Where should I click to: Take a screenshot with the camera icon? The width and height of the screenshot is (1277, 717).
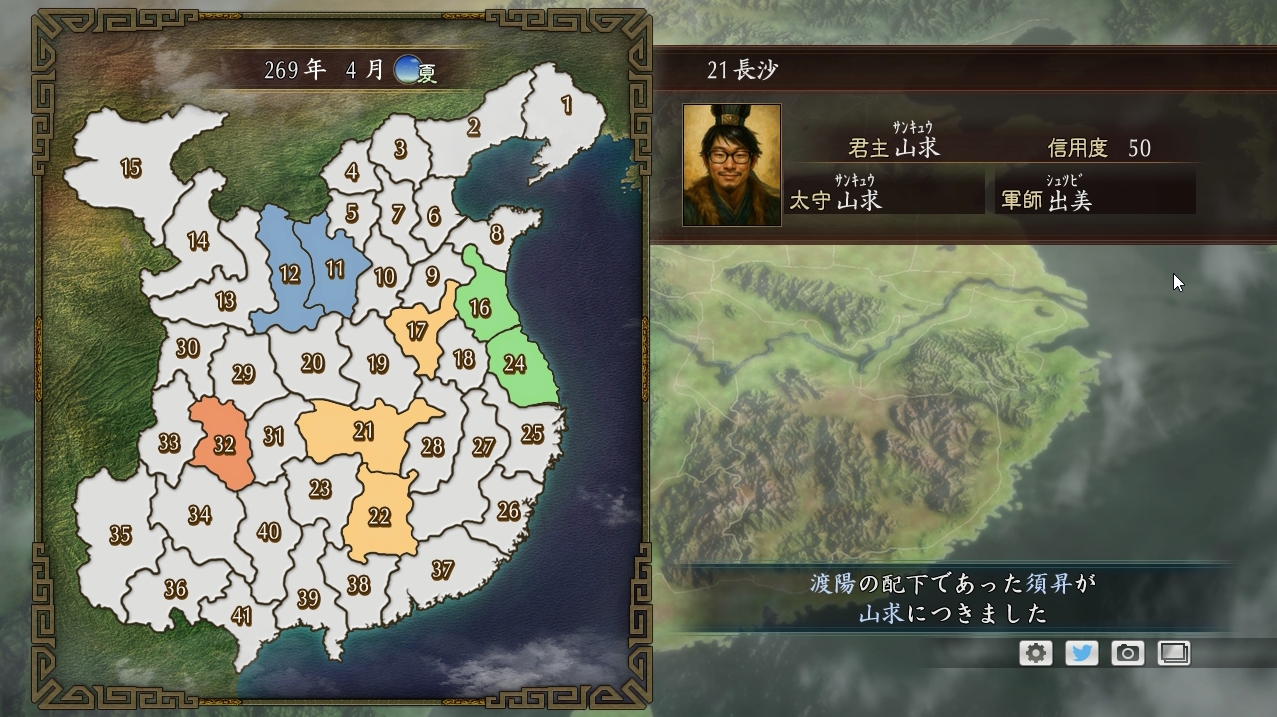1127,653
